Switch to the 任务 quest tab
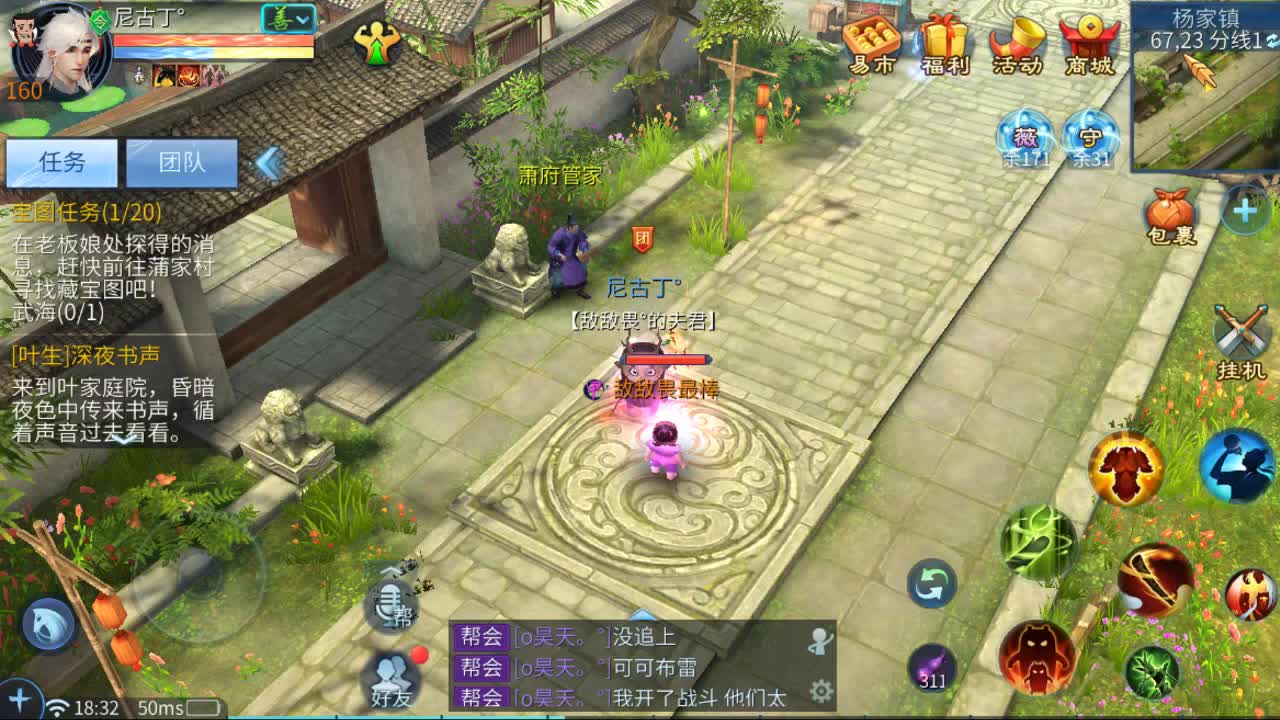This screenshot has width=1280, height=720. point(62,162)
